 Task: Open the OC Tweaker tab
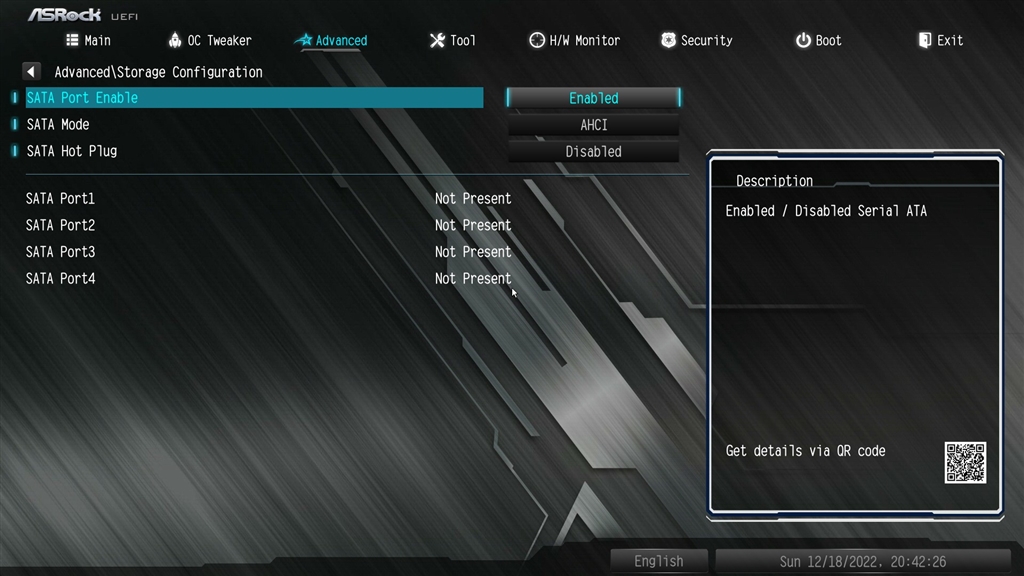tap(210, 40)
